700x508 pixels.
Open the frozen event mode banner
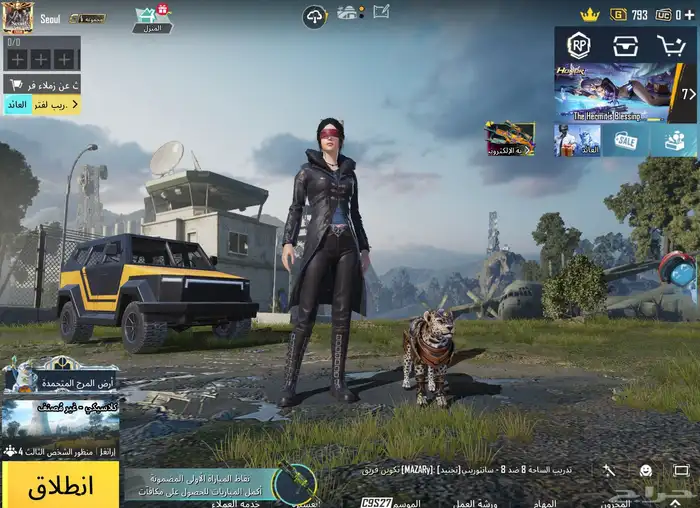tap(60, 376)
